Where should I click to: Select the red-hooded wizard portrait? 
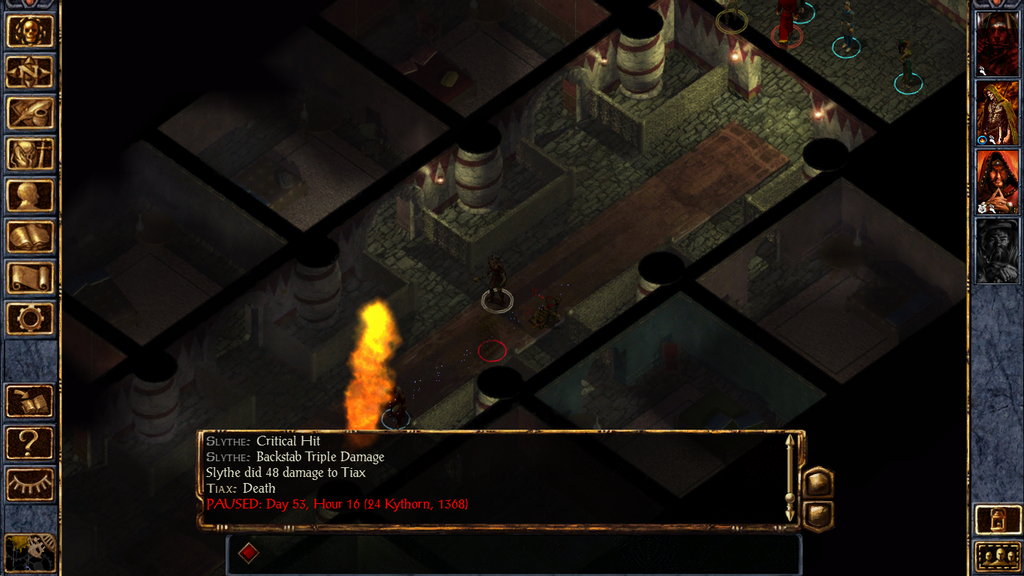click(997, 182)
